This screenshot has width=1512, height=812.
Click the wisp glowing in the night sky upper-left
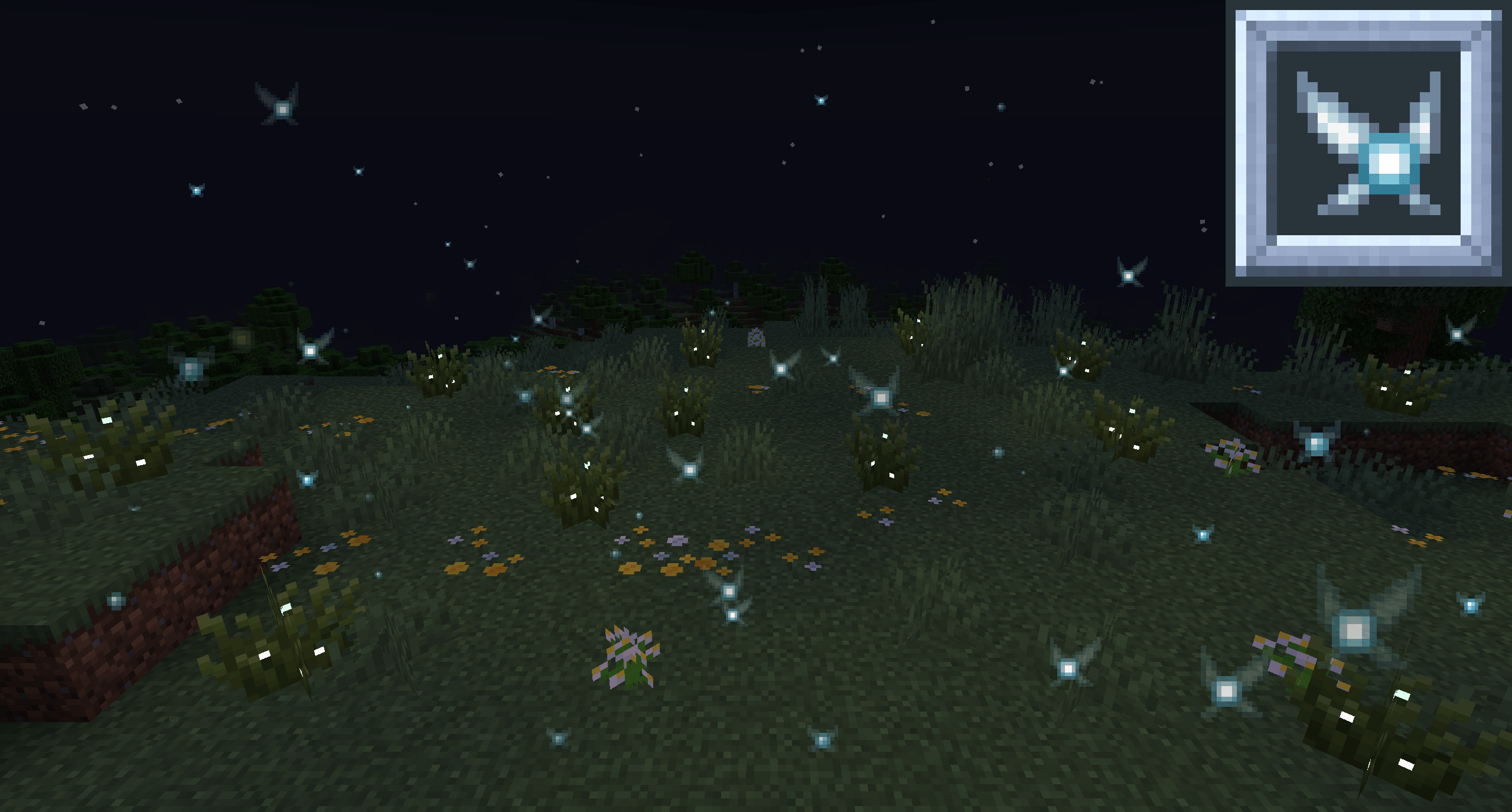click(281, 105)
